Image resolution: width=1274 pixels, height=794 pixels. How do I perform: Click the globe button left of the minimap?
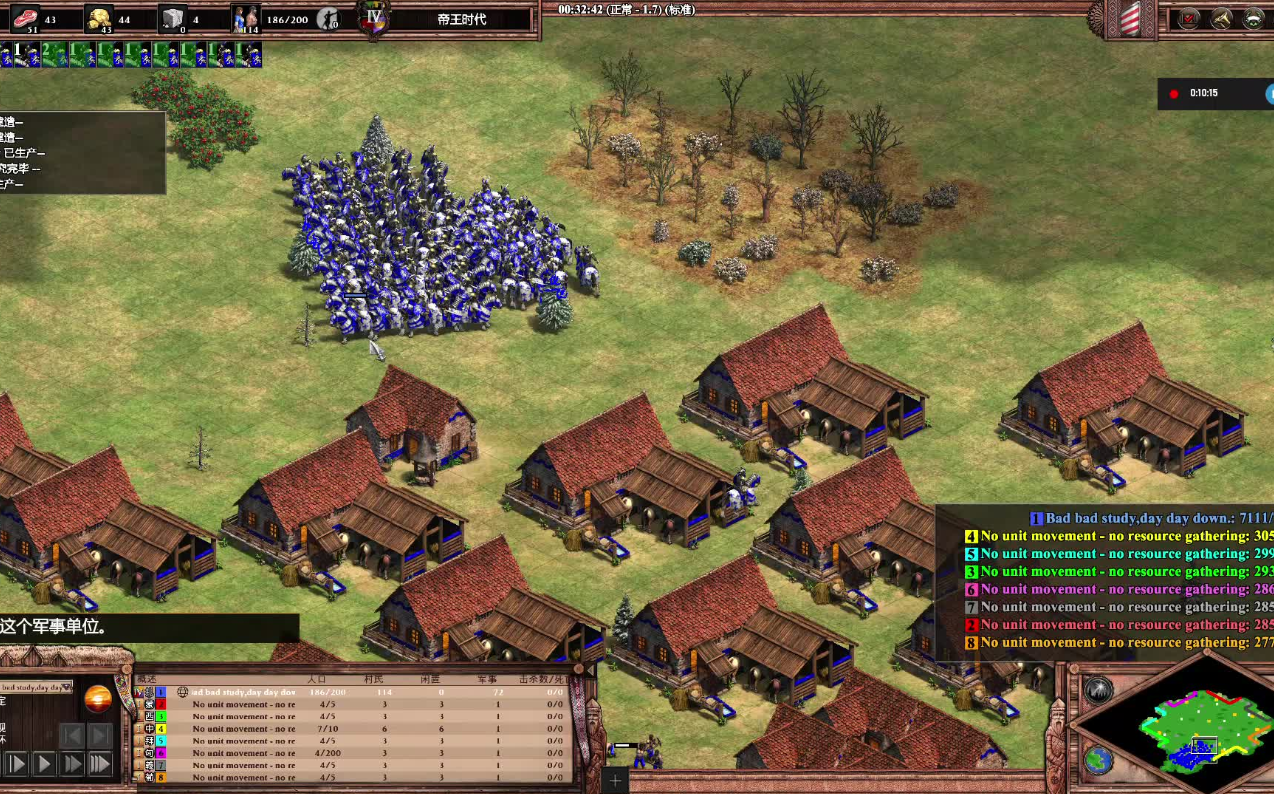[1098, 760]
